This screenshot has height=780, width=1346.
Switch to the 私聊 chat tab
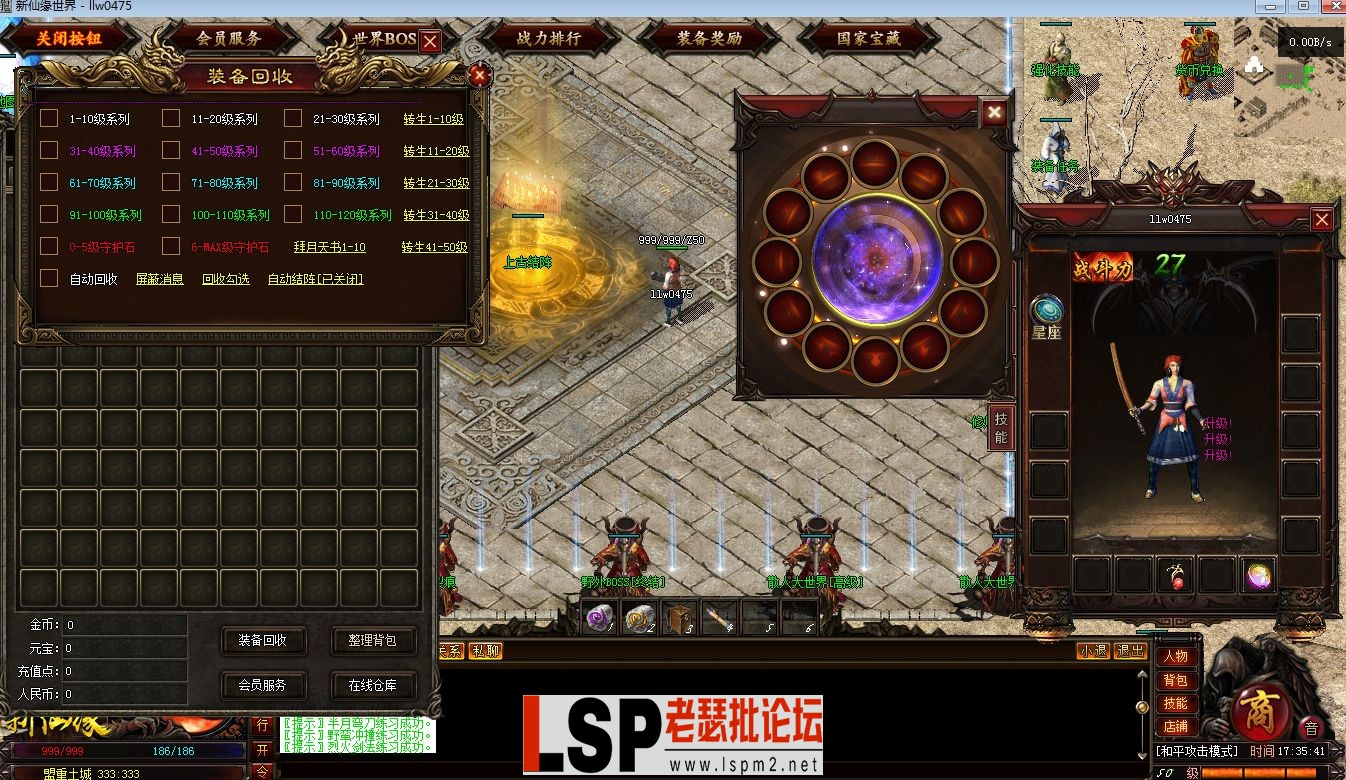coord(487,650)
